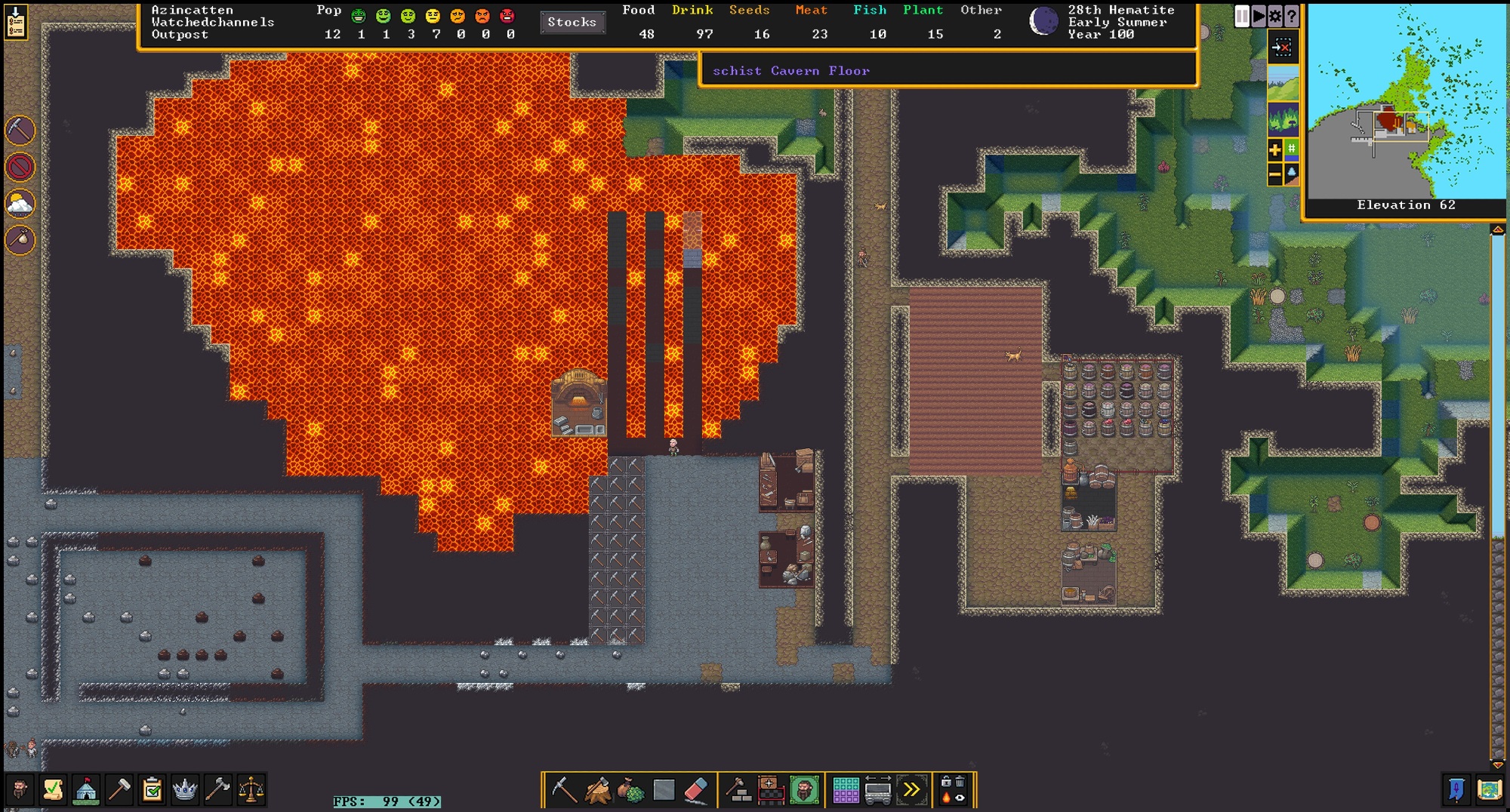Open the Stocks screen
1510x812 pixels.
coord(572,22)
